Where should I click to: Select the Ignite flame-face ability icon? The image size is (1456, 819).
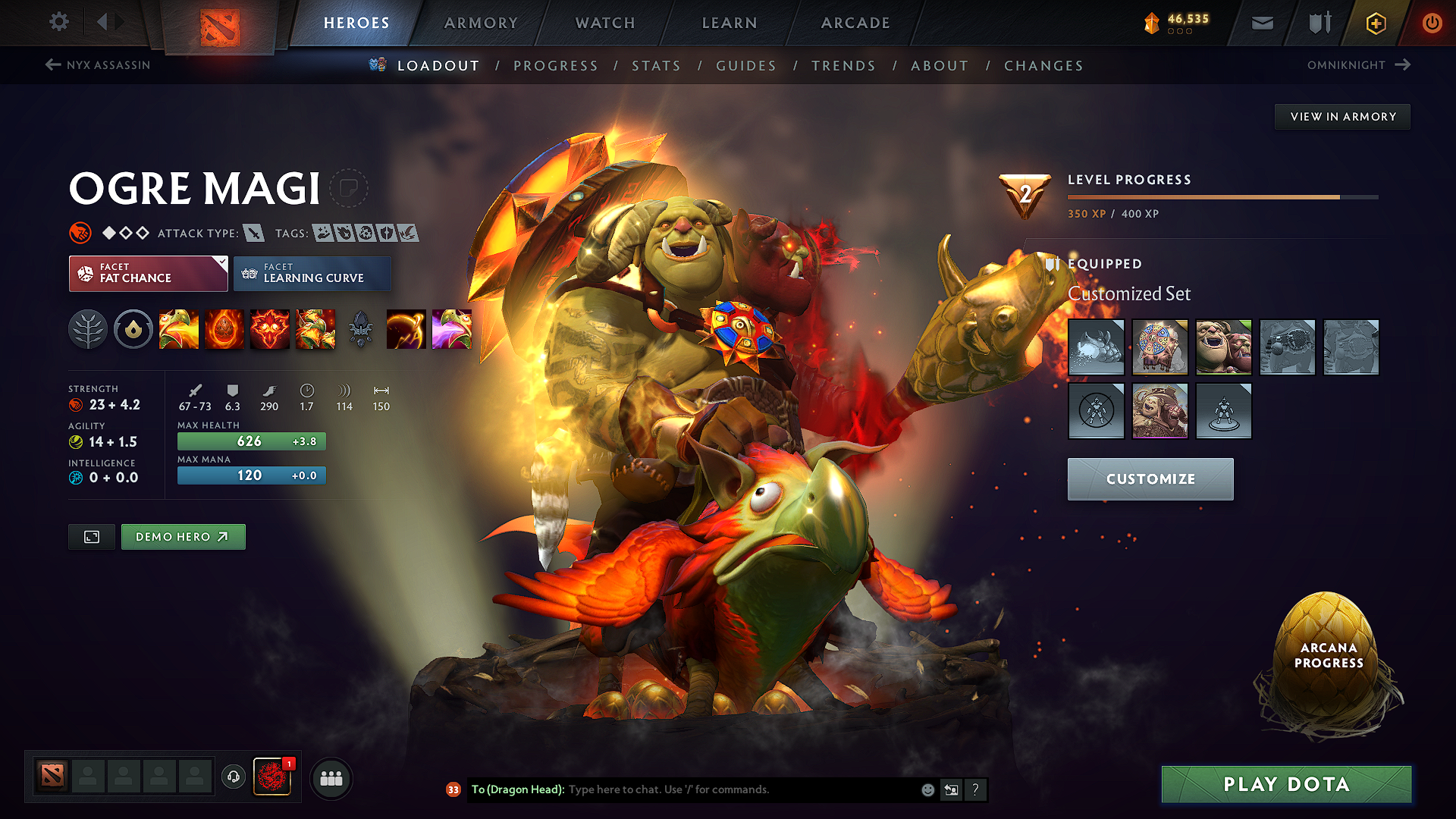(270, 329)
